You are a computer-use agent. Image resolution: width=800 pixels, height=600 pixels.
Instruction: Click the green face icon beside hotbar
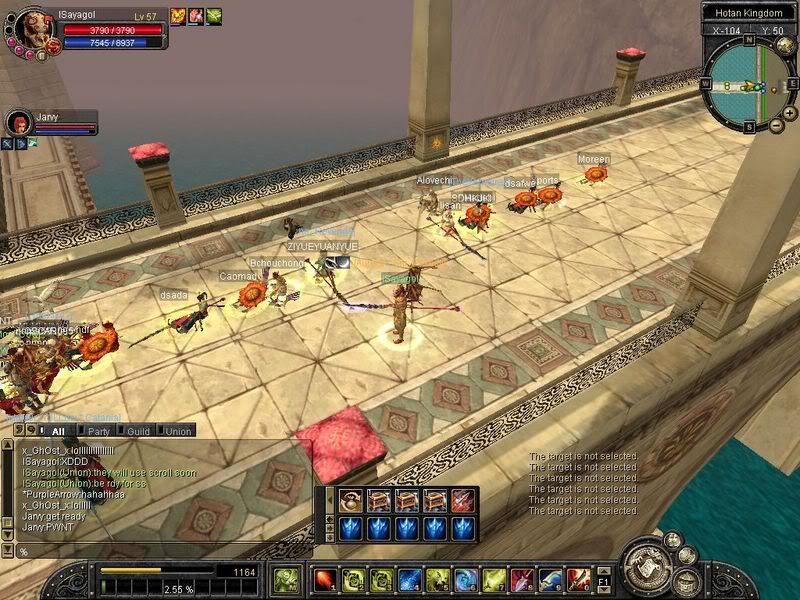286,579
